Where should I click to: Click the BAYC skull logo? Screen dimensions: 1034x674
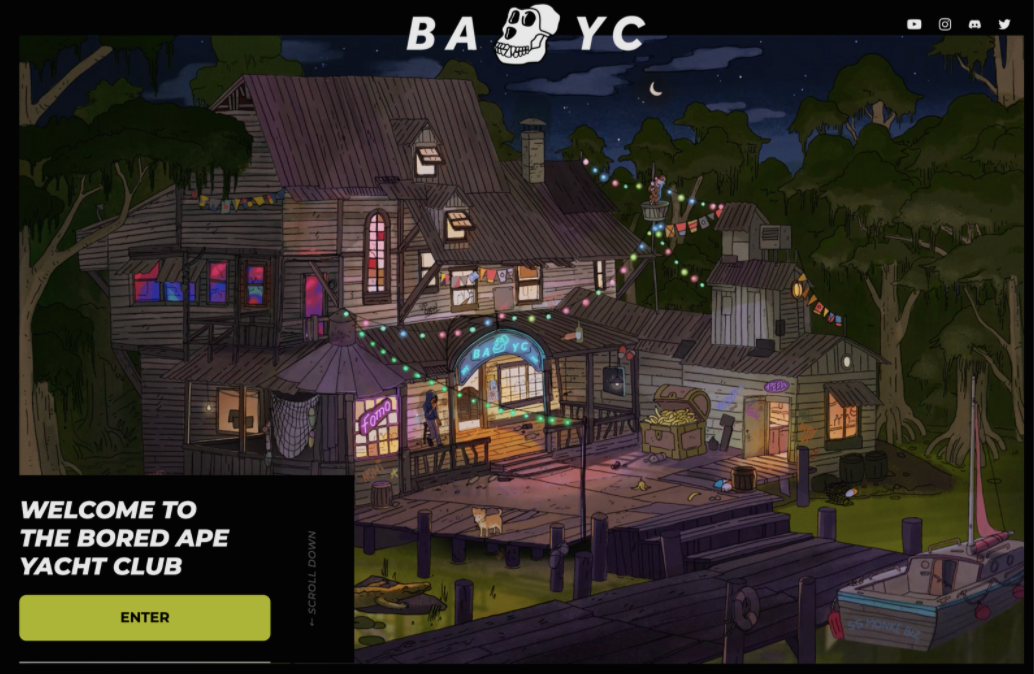pyautogui.click(x=527, y=33)
